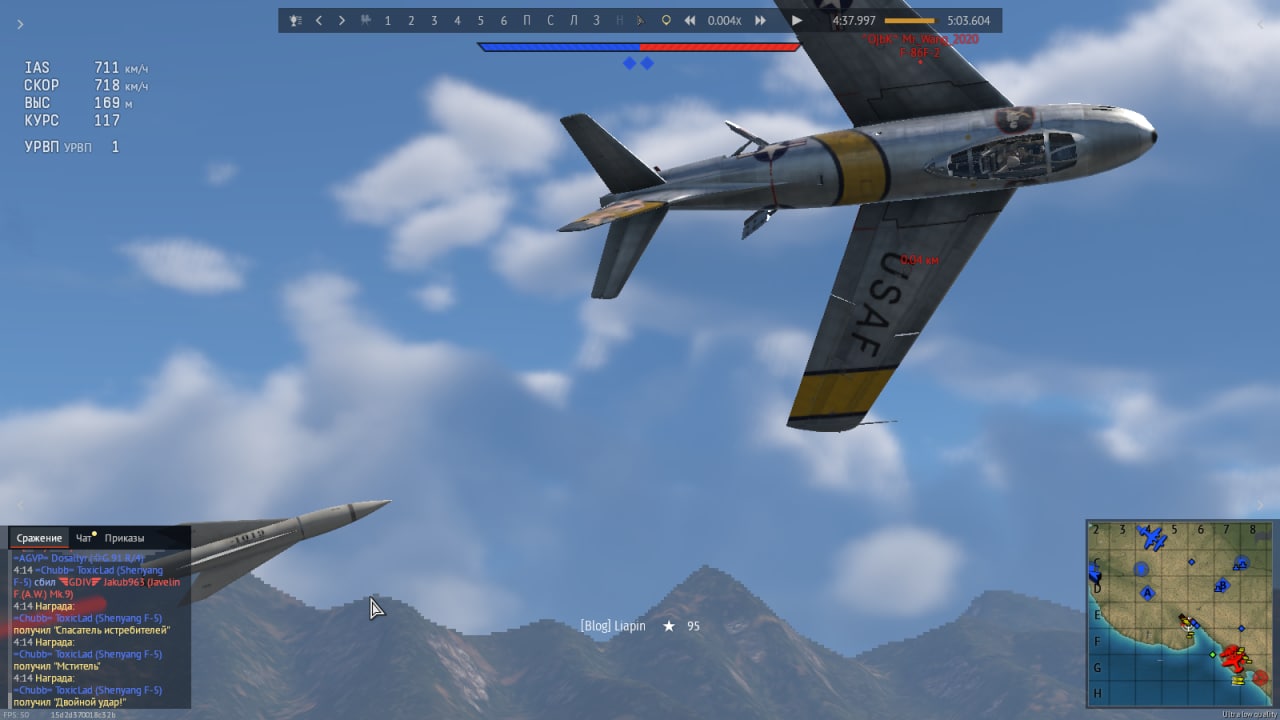Open the scoreboard trophy icon
This screenshot has height=720, width=1280.
pyautogui.click(x=295, y=20)
